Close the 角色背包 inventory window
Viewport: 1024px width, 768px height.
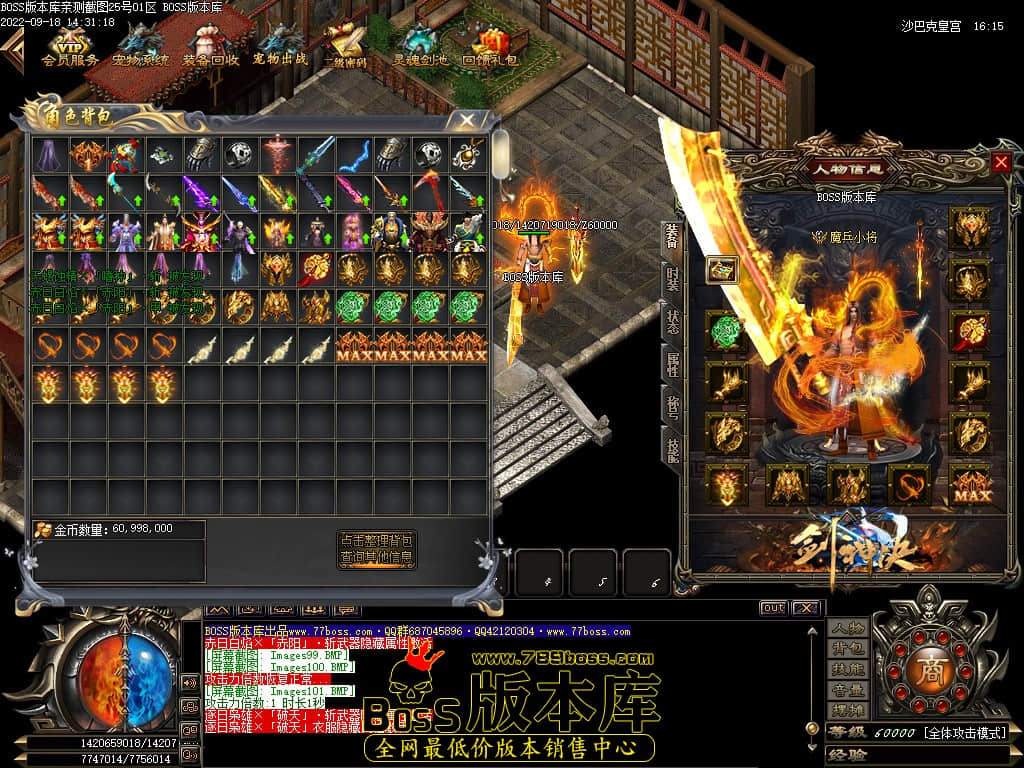pos(466,119)
